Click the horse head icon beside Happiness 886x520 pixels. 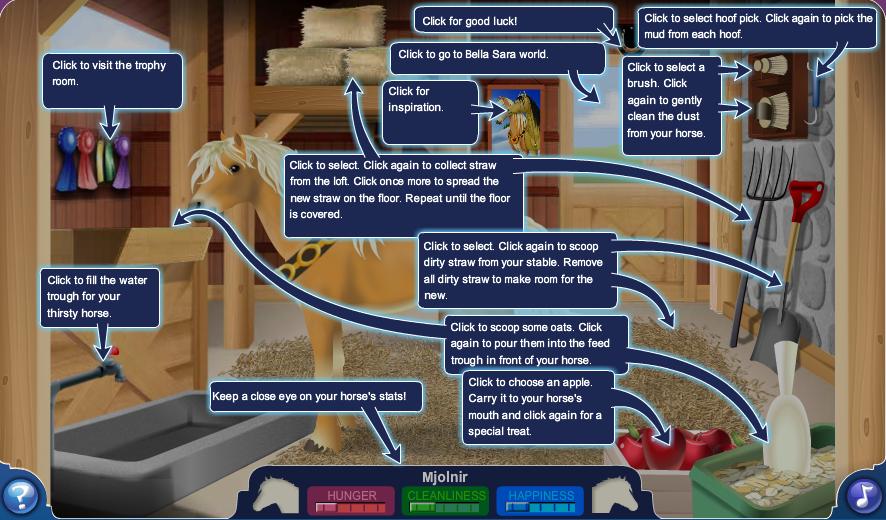click(612, 494)
